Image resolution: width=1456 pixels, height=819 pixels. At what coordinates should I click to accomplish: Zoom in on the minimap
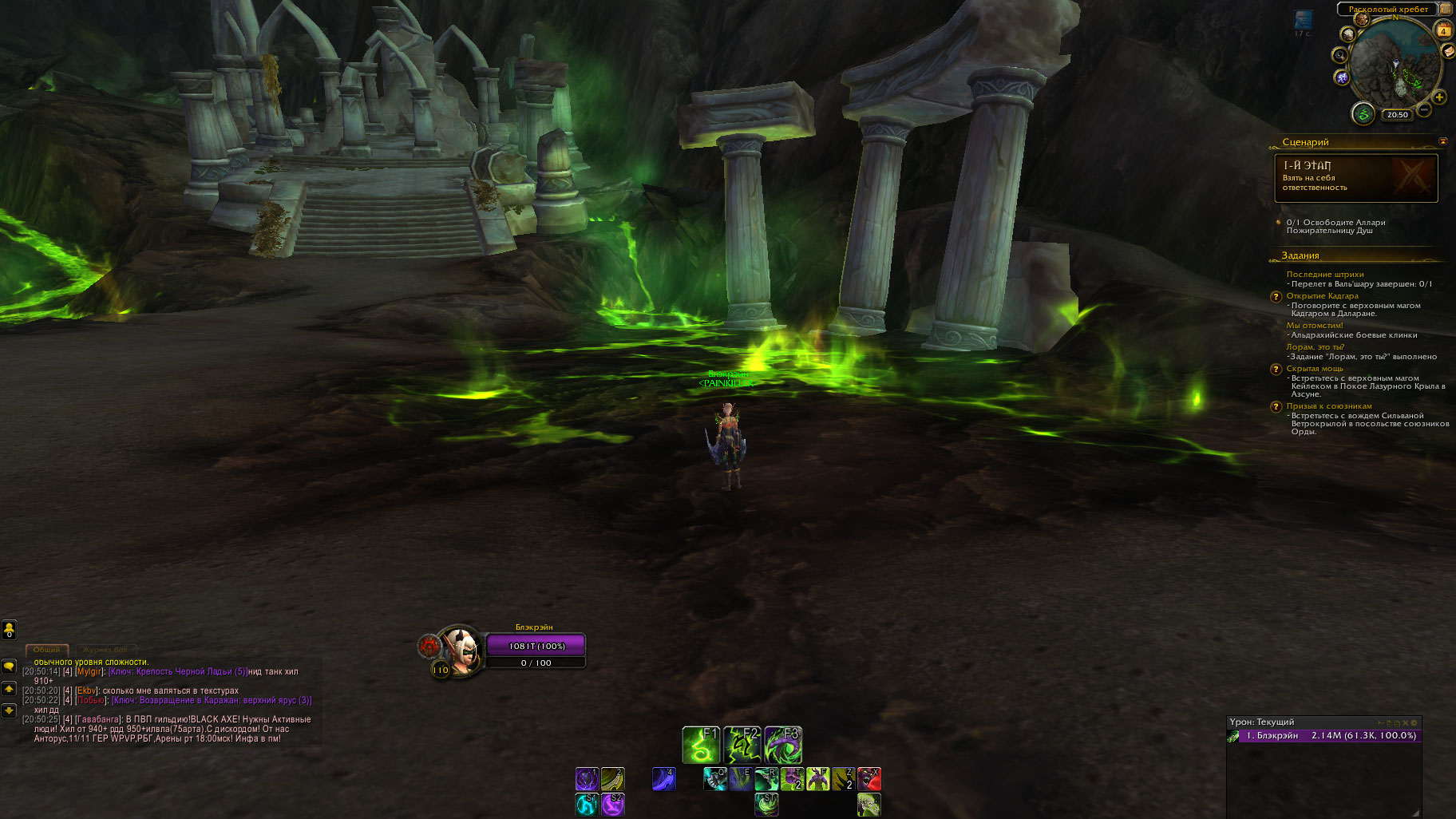1439,97
